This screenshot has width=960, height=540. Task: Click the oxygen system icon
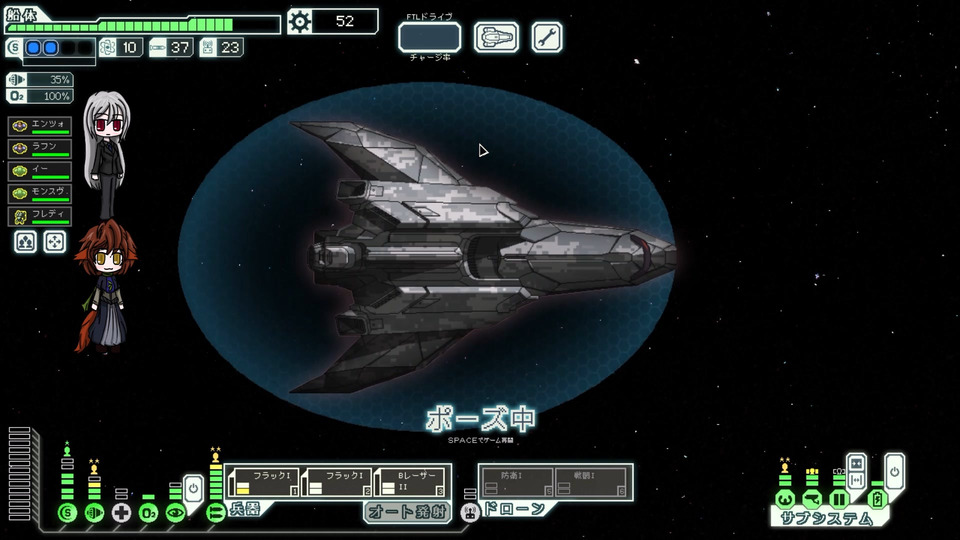[x=148, y=513]
